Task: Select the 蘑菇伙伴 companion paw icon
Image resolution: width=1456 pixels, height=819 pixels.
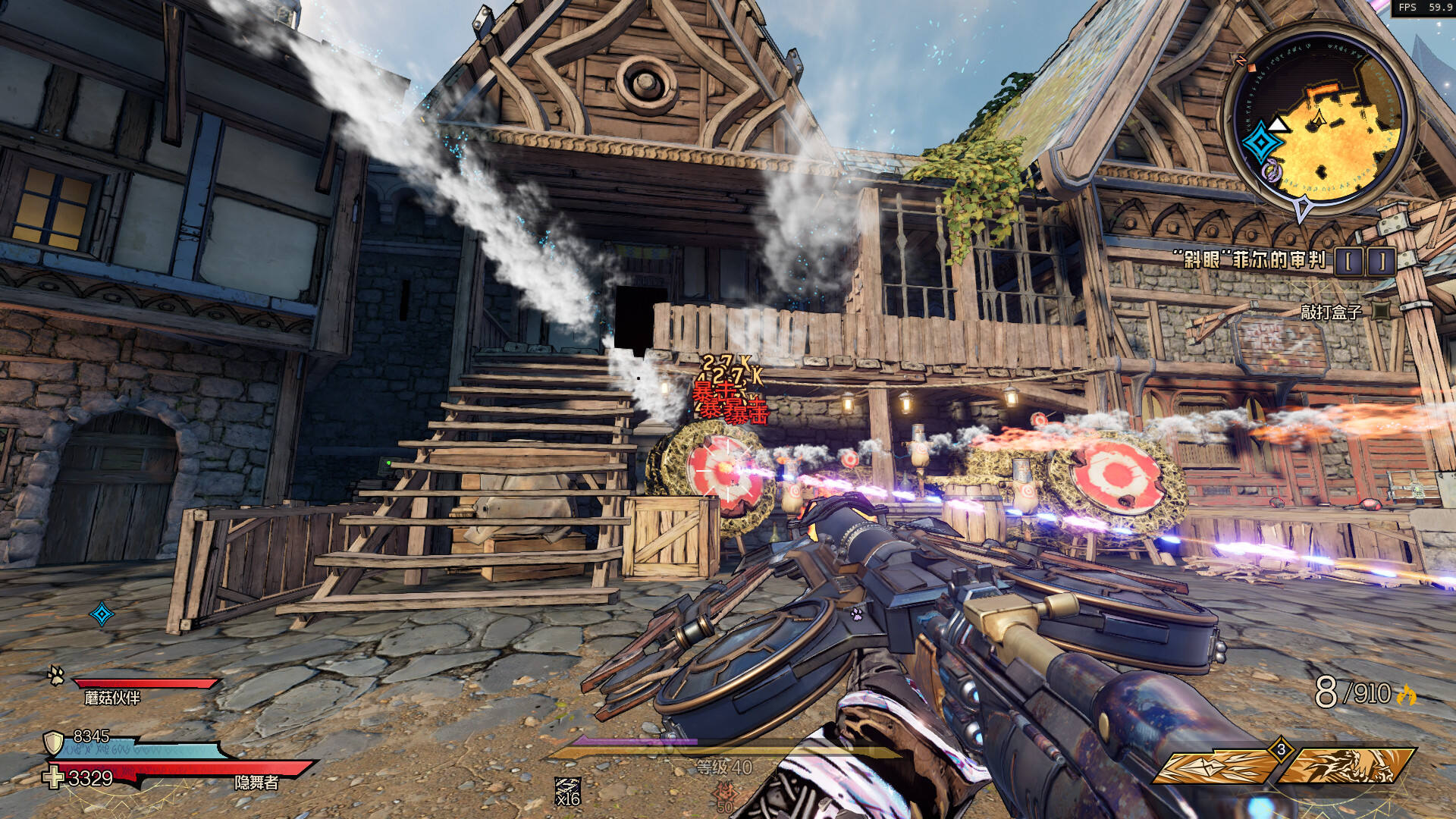Action: (x=56, y=674)
